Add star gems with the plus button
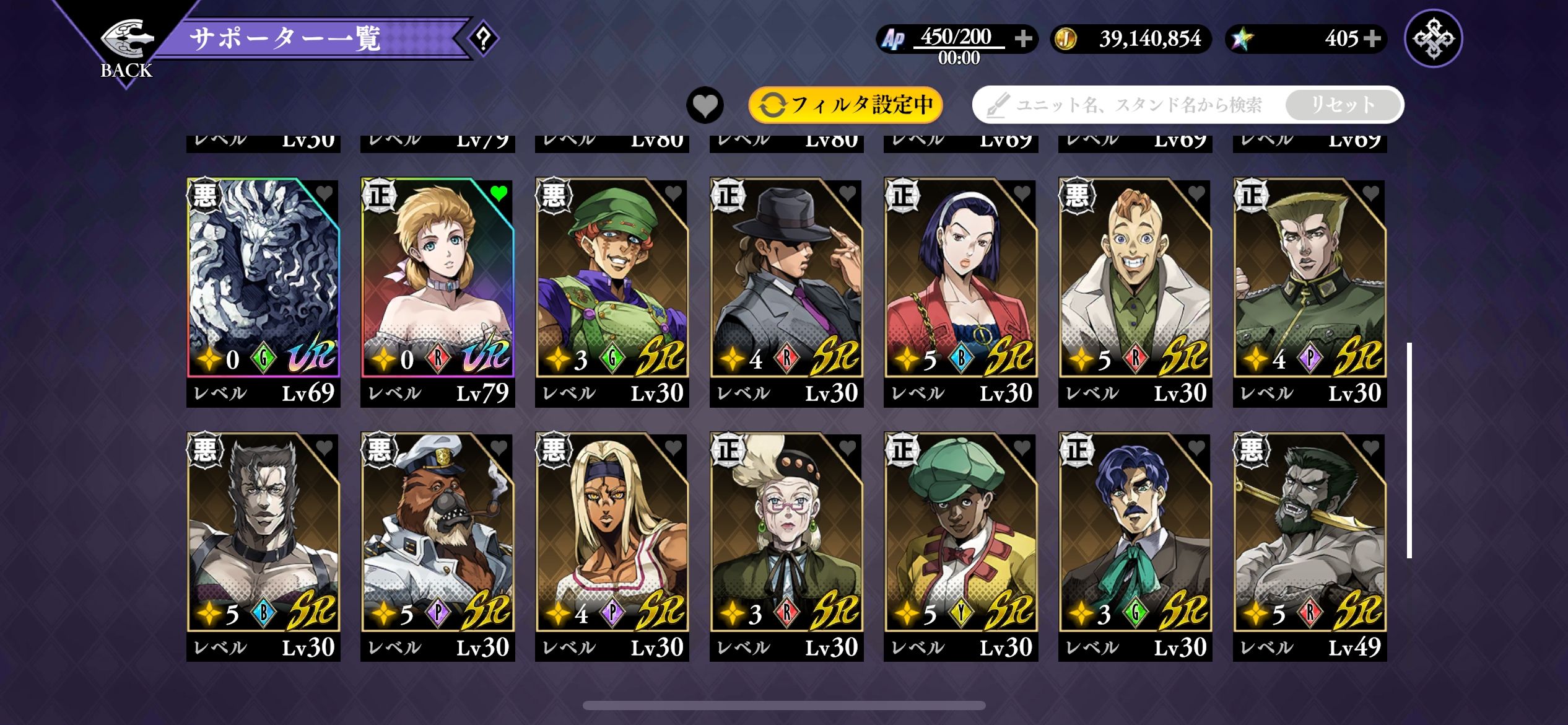The height and width of the screenshot is (725, 1568). (x=1373, y=38)
